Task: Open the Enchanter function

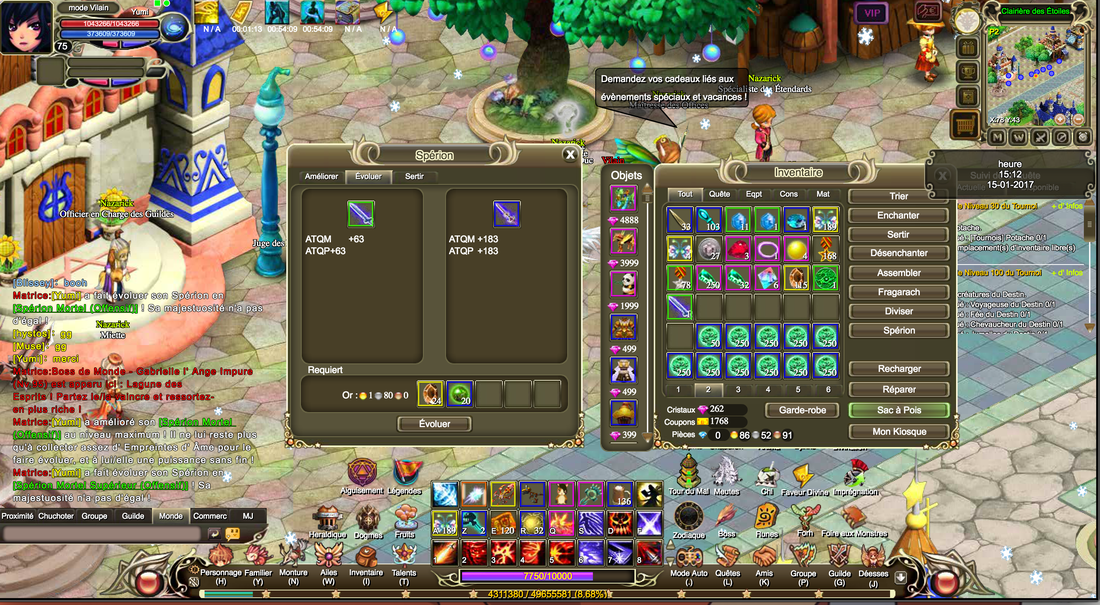Action: coord(898,215)
